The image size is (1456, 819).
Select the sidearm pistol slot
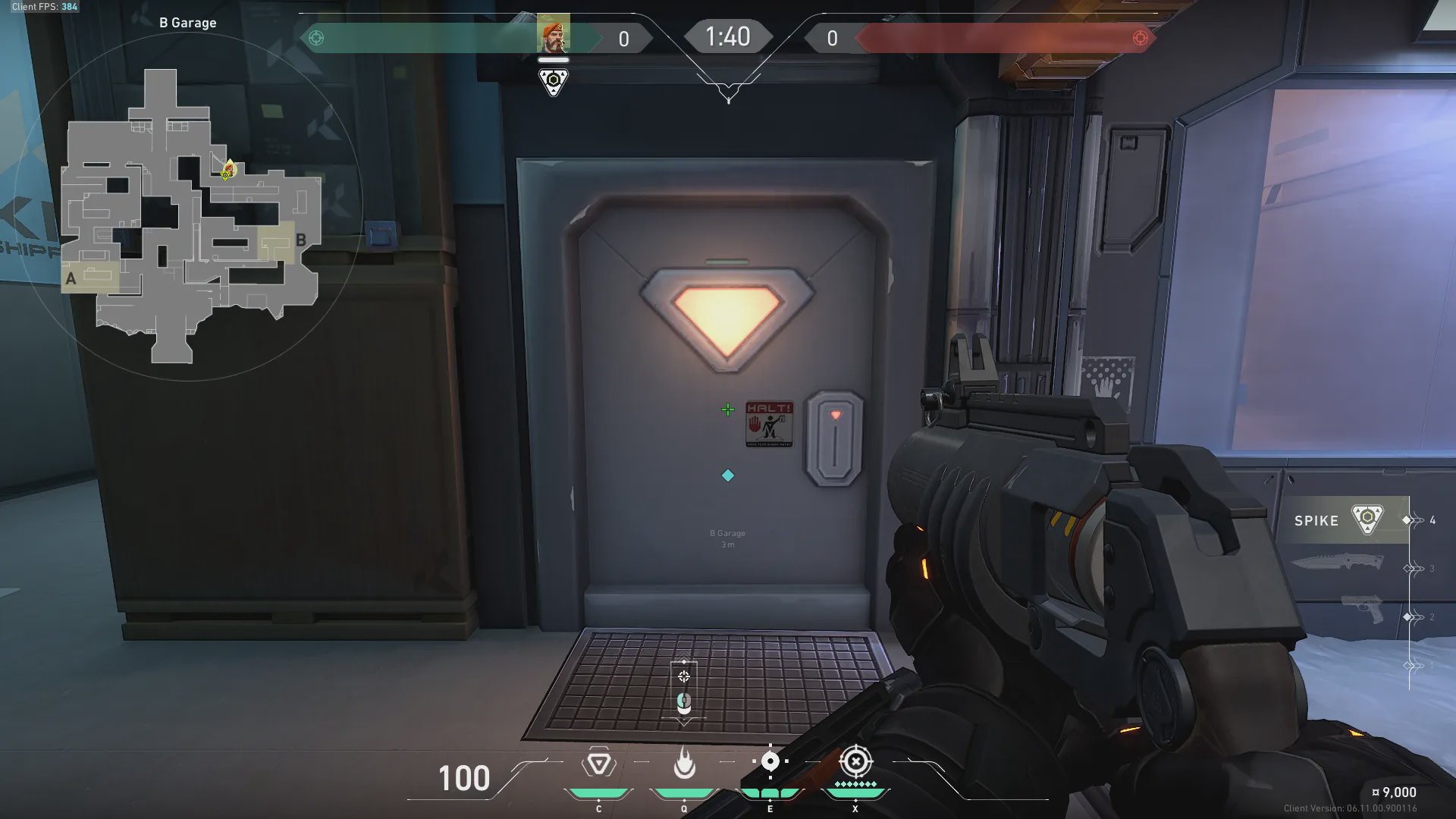pos(1362,610)
